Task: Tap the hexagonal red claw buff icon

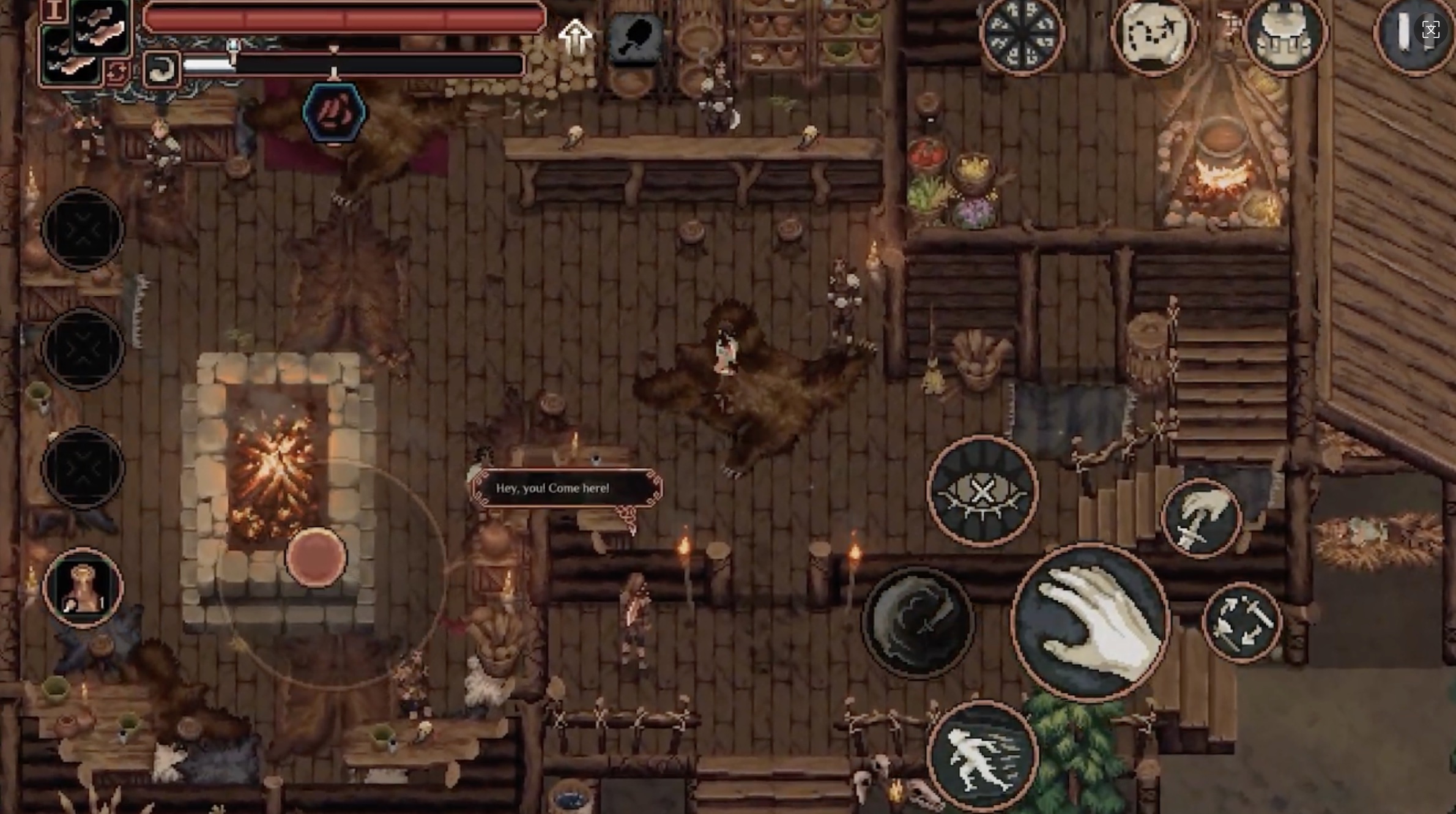Action: (x=334, y=113)
